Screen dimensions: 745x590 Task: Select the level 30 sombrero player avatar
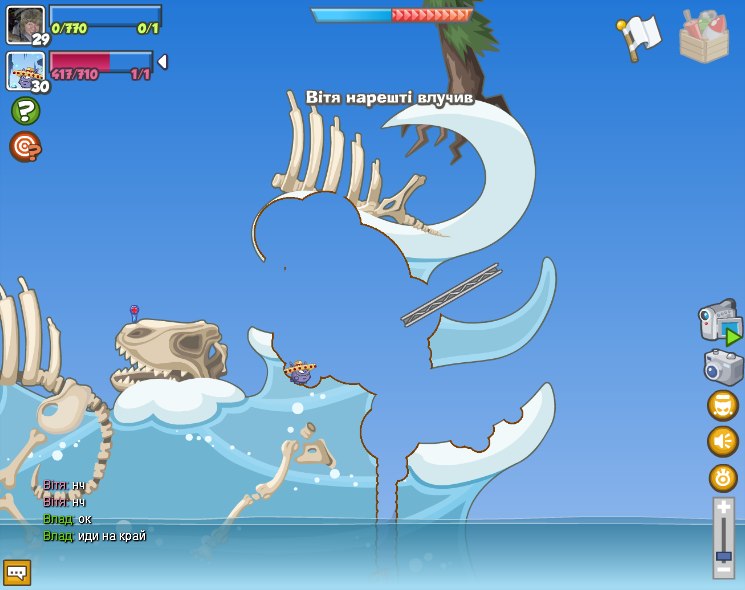pos(25,70)
